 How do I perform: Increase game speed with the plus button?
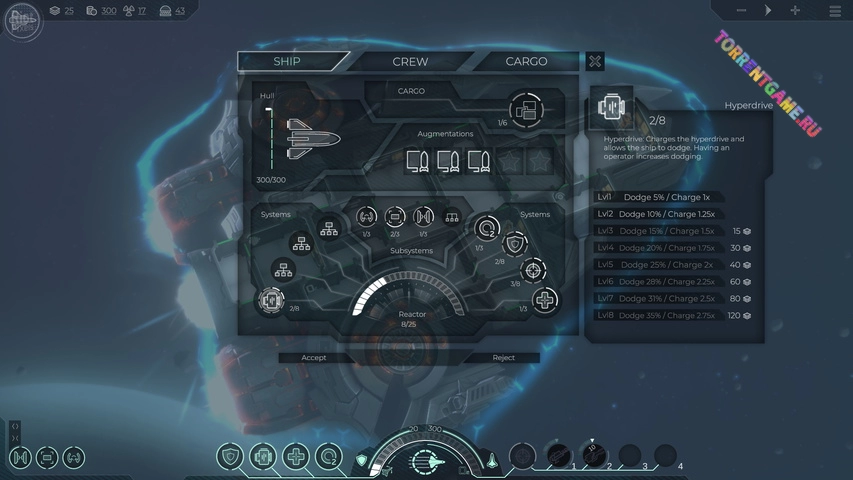click(795, 11)
